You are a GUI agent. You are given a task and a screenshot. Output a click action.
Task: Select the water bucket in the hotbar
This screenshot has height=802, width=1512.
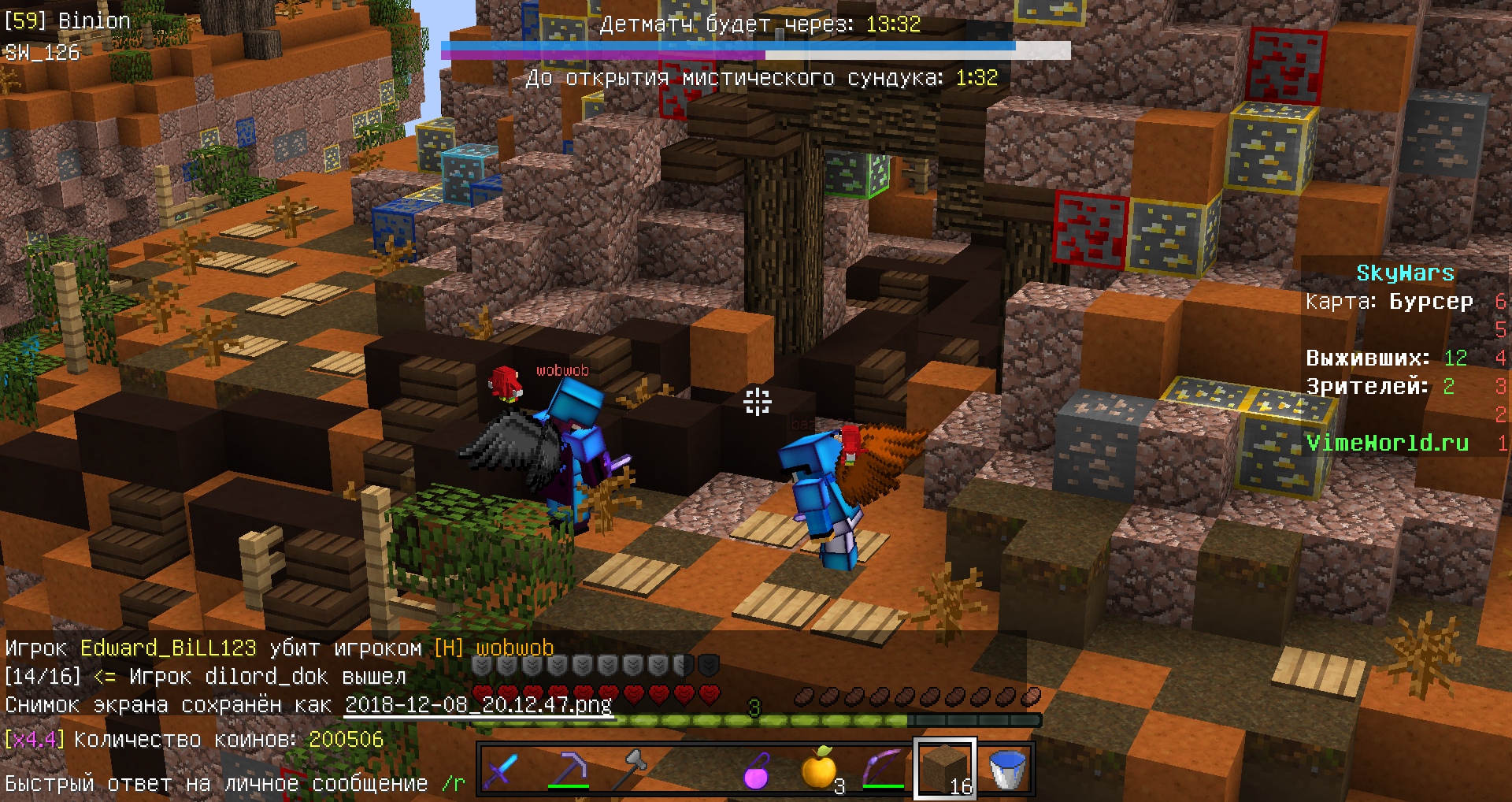(1008, 768)
